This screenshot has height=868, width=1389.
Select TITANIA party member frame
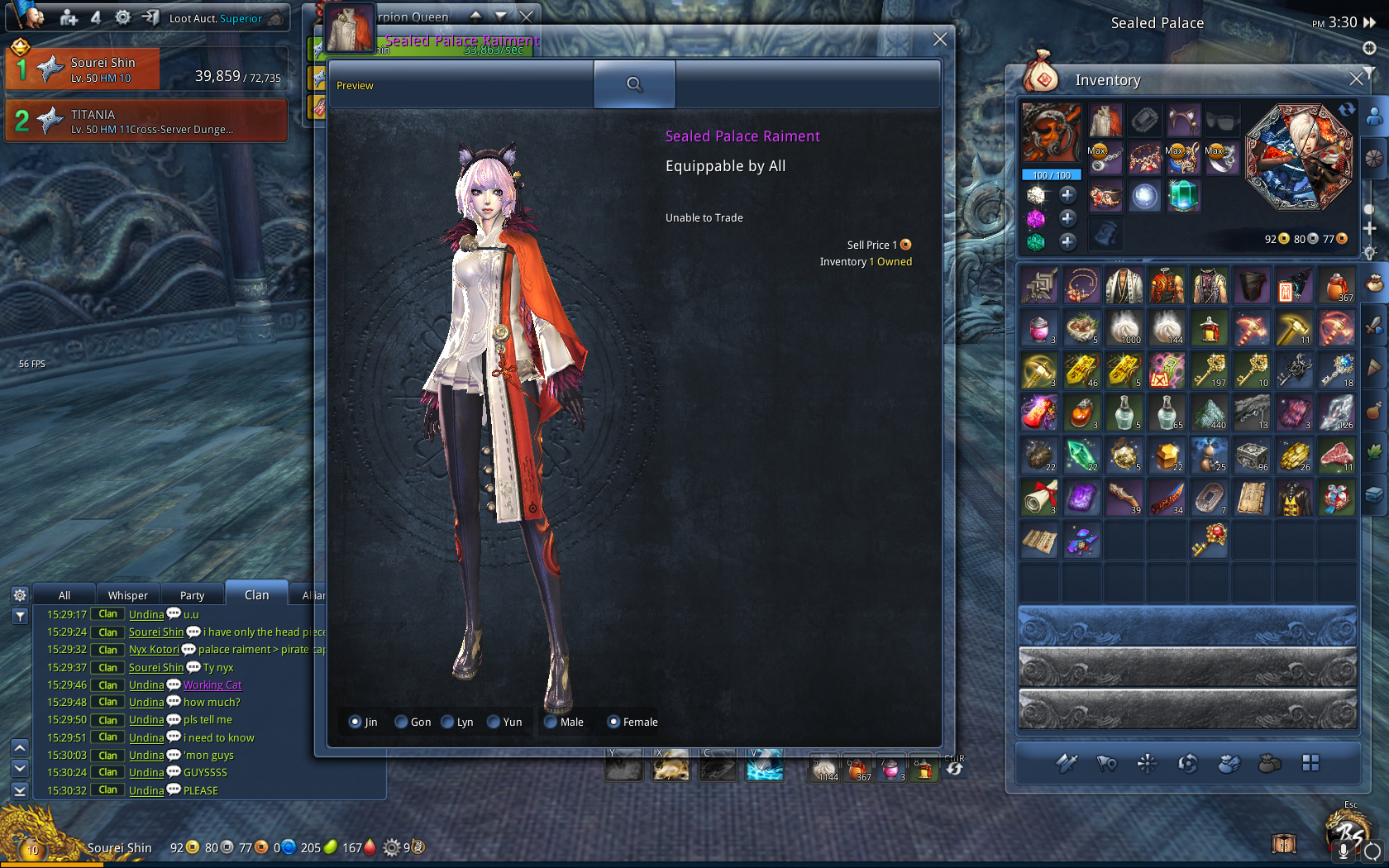[x=147, y=121]
